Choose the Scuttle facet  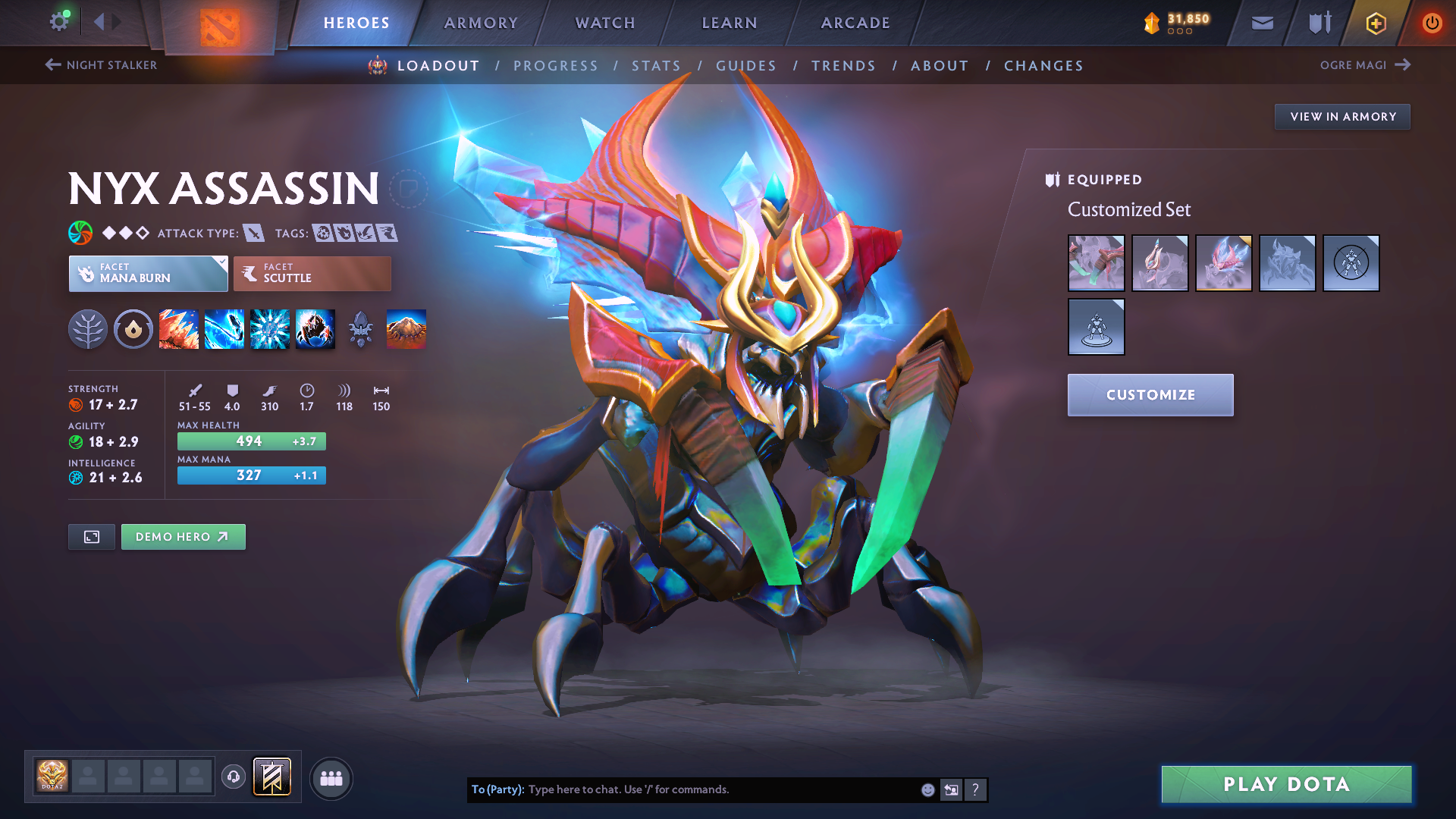(x=312, y=274)
